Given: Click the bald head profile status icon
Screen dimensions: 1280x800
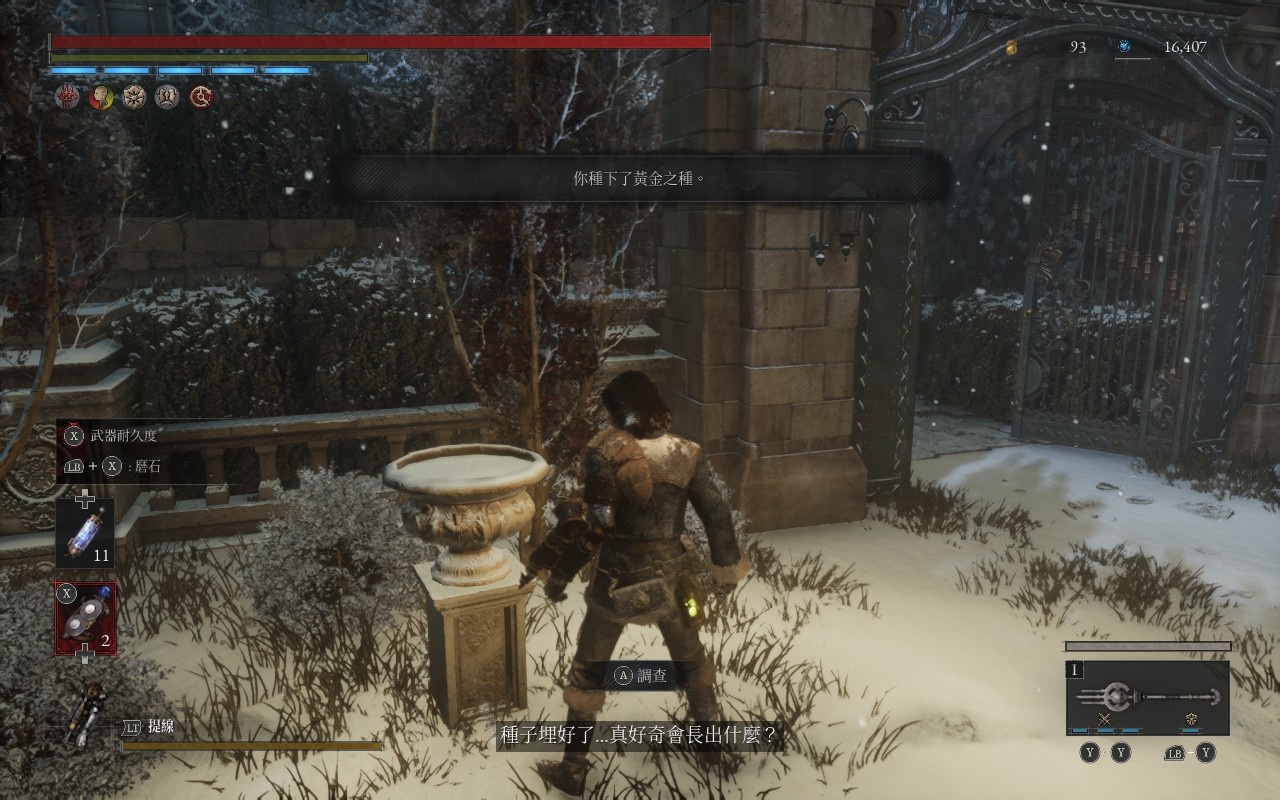Looking at the screenshot, I should (x=100, y=97).
